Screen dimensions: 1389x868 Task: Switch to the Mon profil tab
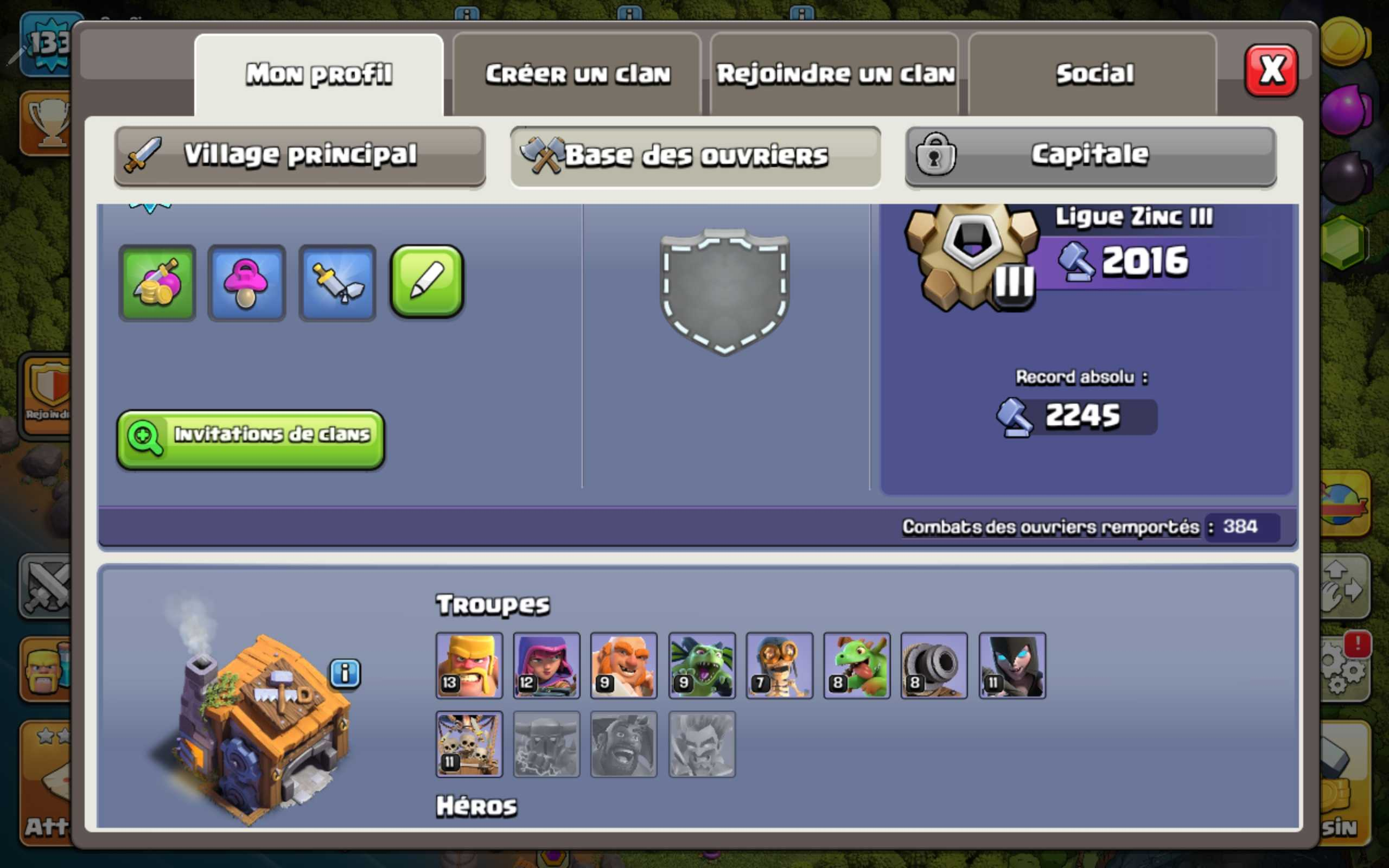(x=319, y=75)
